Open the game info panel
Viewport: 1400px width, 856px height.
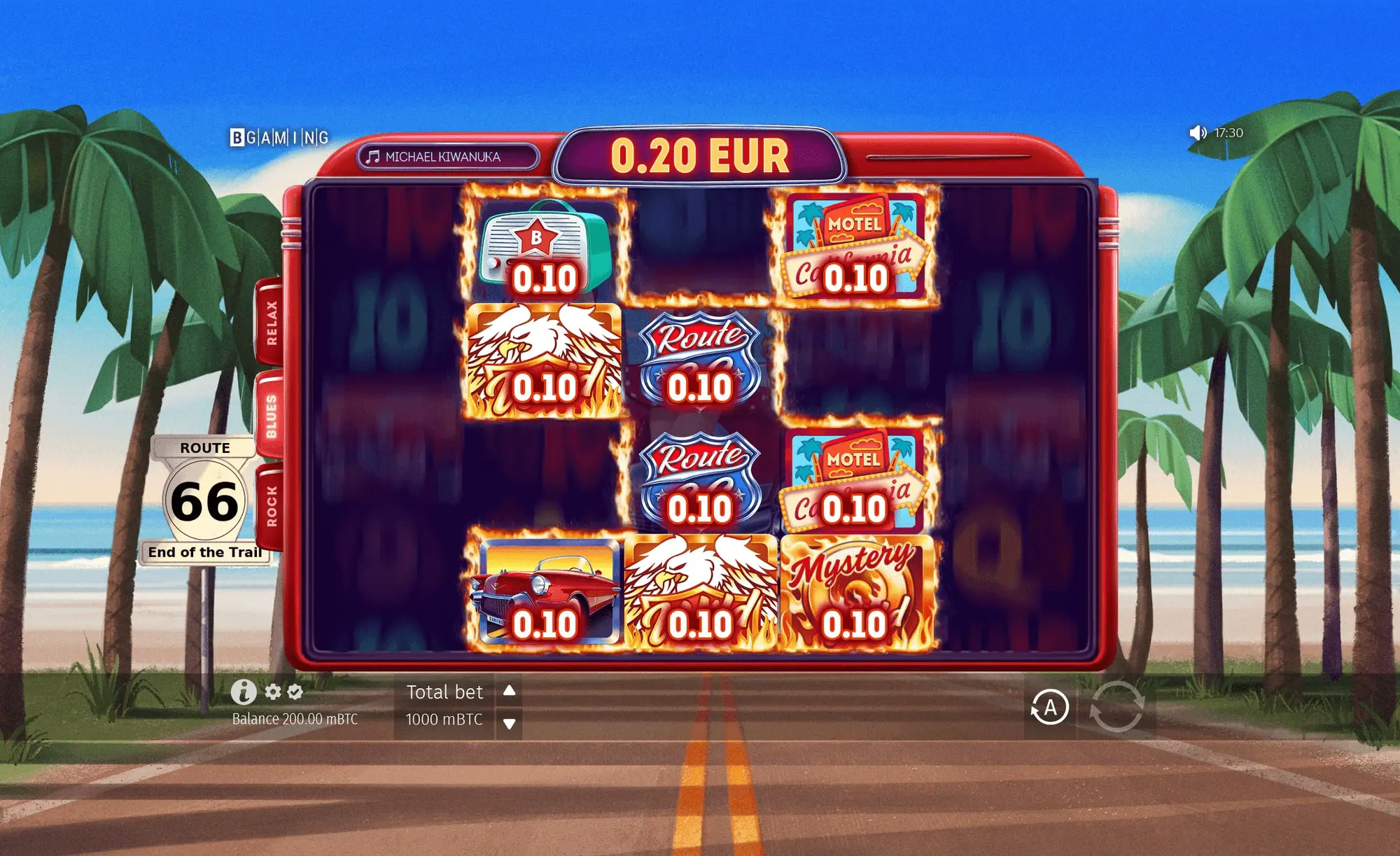[x=243, y=692]
